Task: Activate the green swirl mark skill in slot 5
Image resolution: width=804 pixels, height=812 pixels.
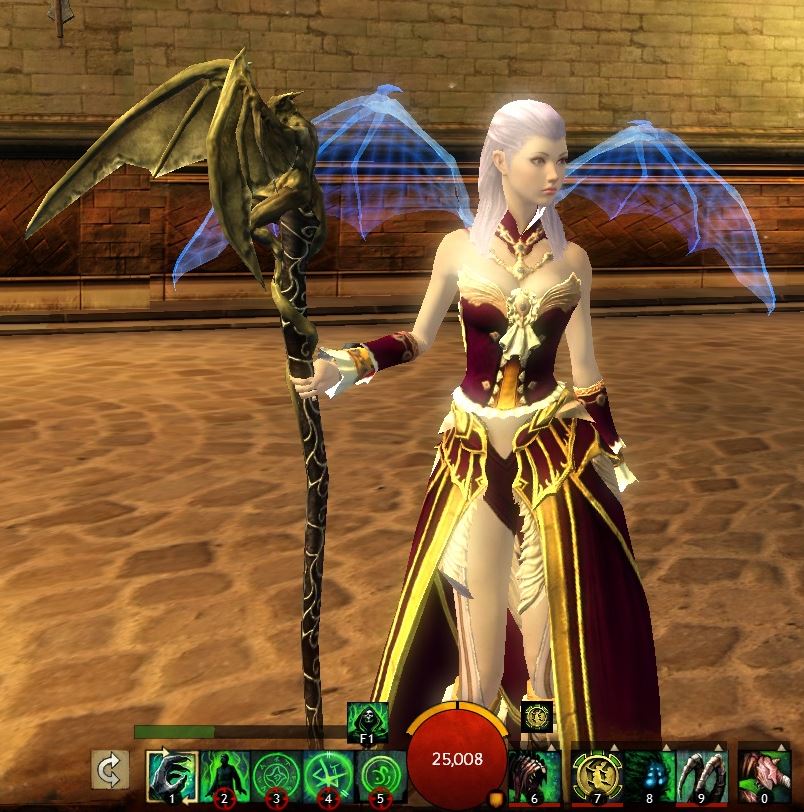Action: [379, 776]
